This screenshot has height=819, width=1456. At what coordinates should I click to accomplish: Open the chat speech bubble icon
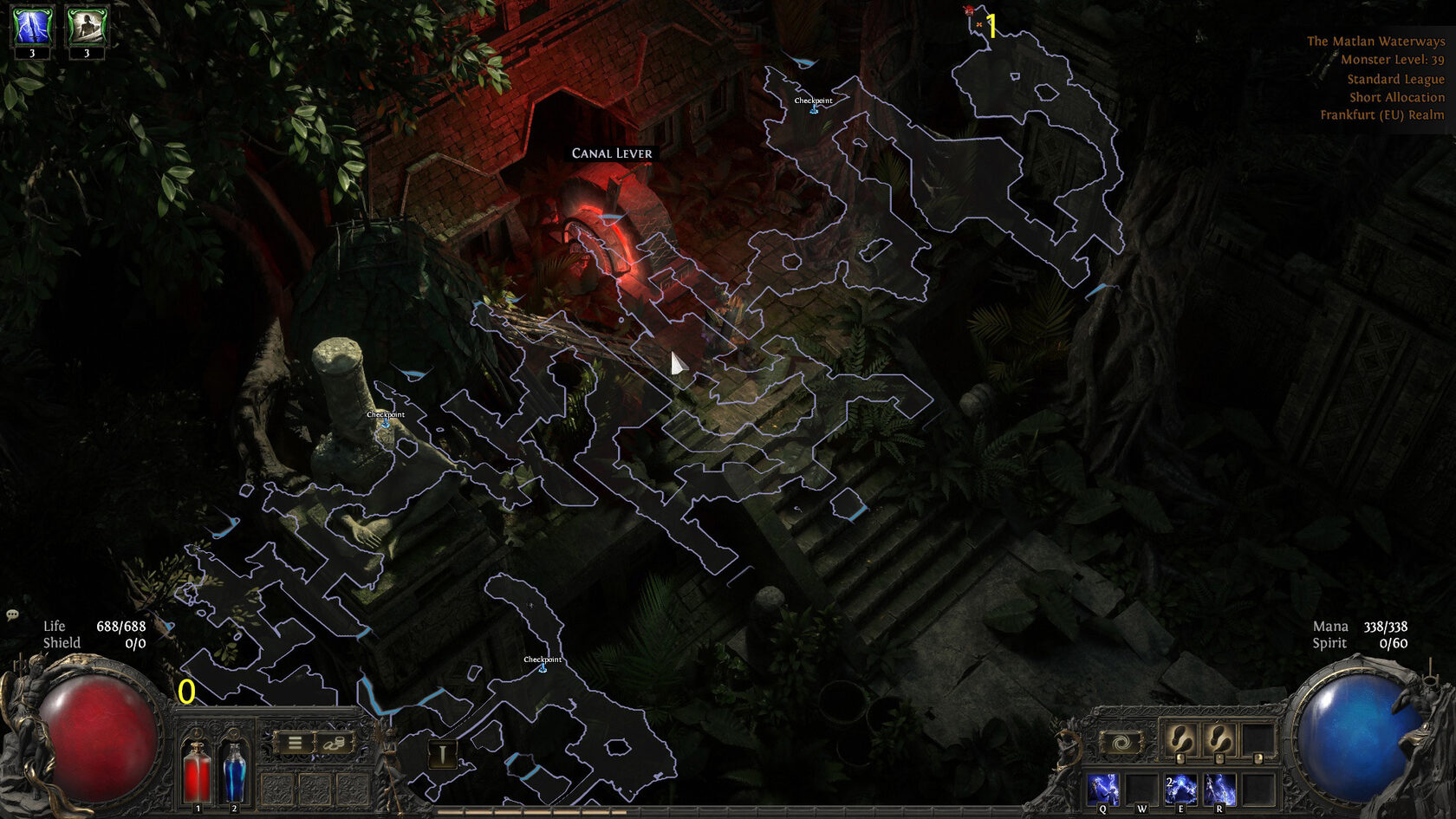[x=12, y=615]
